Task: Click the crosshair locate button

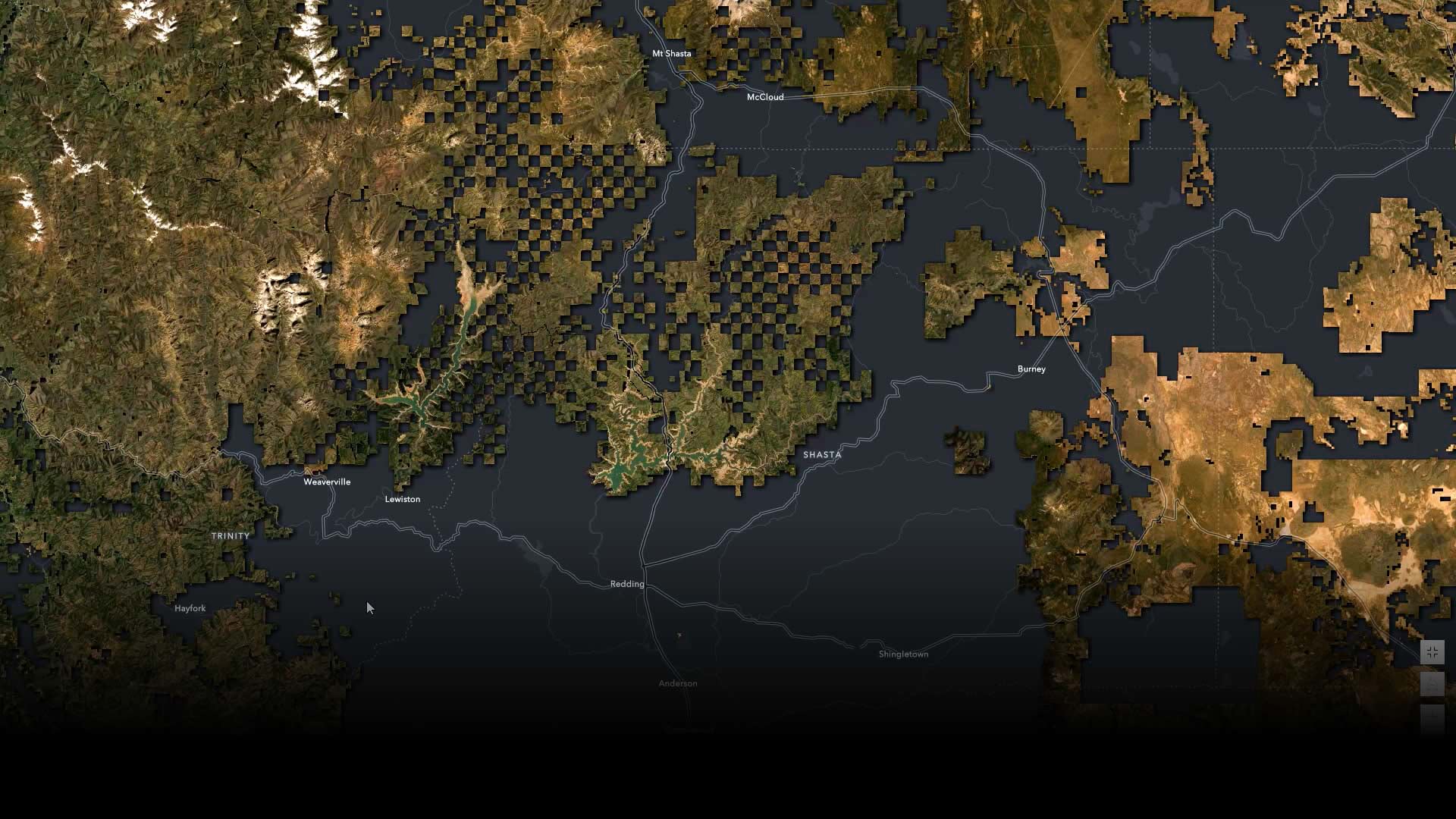Action: [x=1432, y=651]
